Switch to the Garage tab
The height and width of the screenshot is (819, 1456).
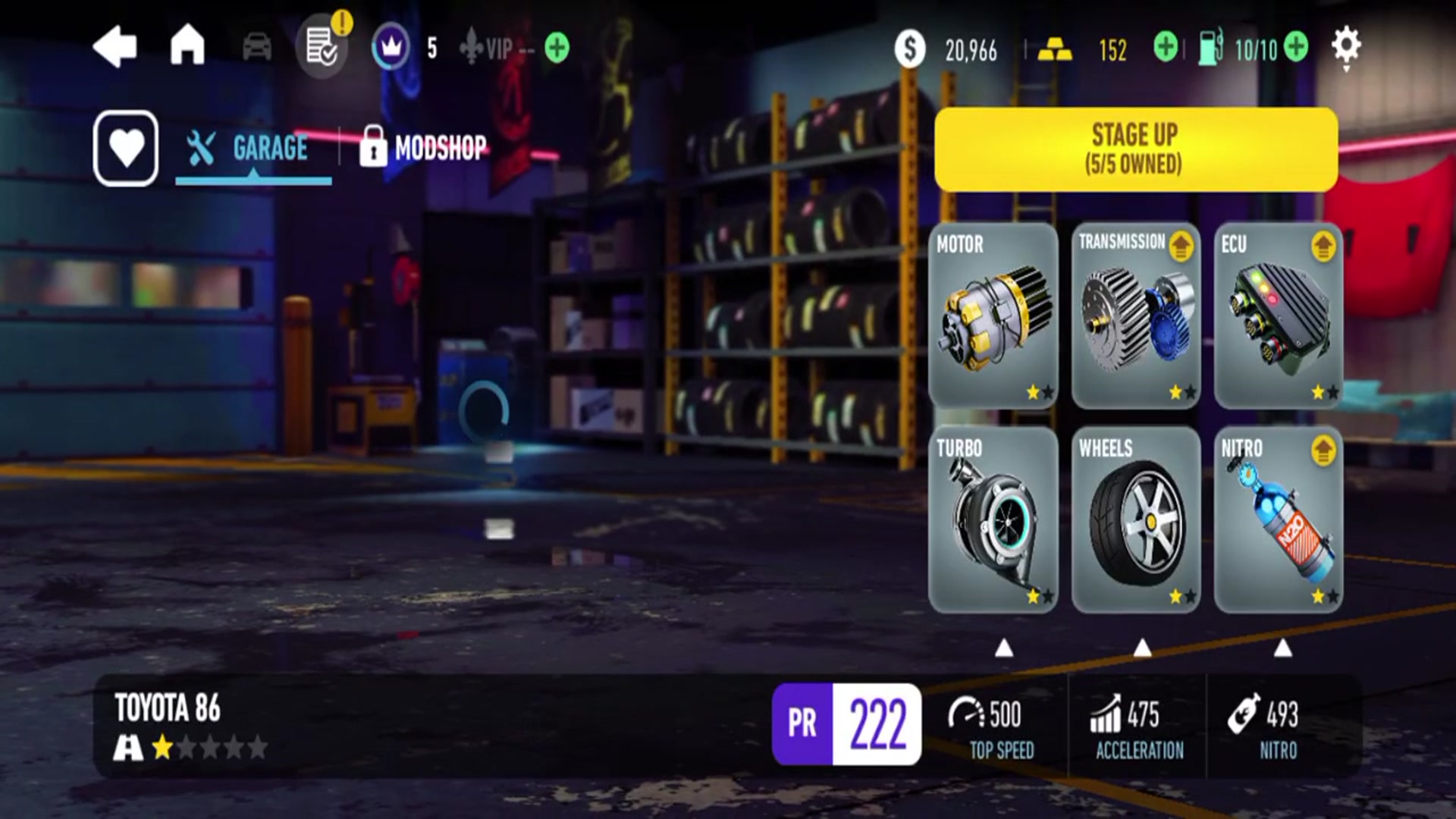pos(253,148)
